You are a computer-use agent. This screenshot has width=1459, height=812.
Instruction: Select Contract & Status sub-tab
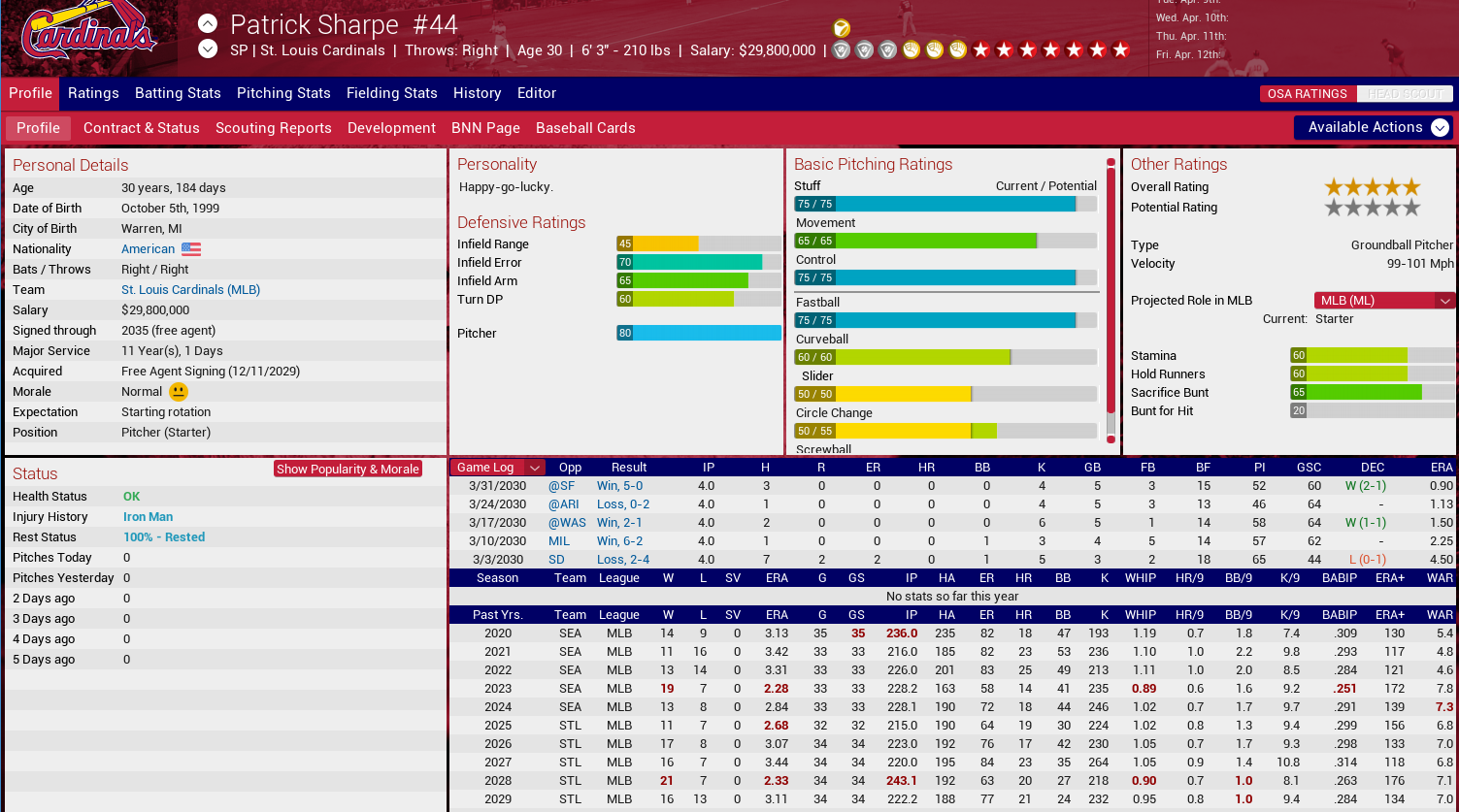pos(142,128)
